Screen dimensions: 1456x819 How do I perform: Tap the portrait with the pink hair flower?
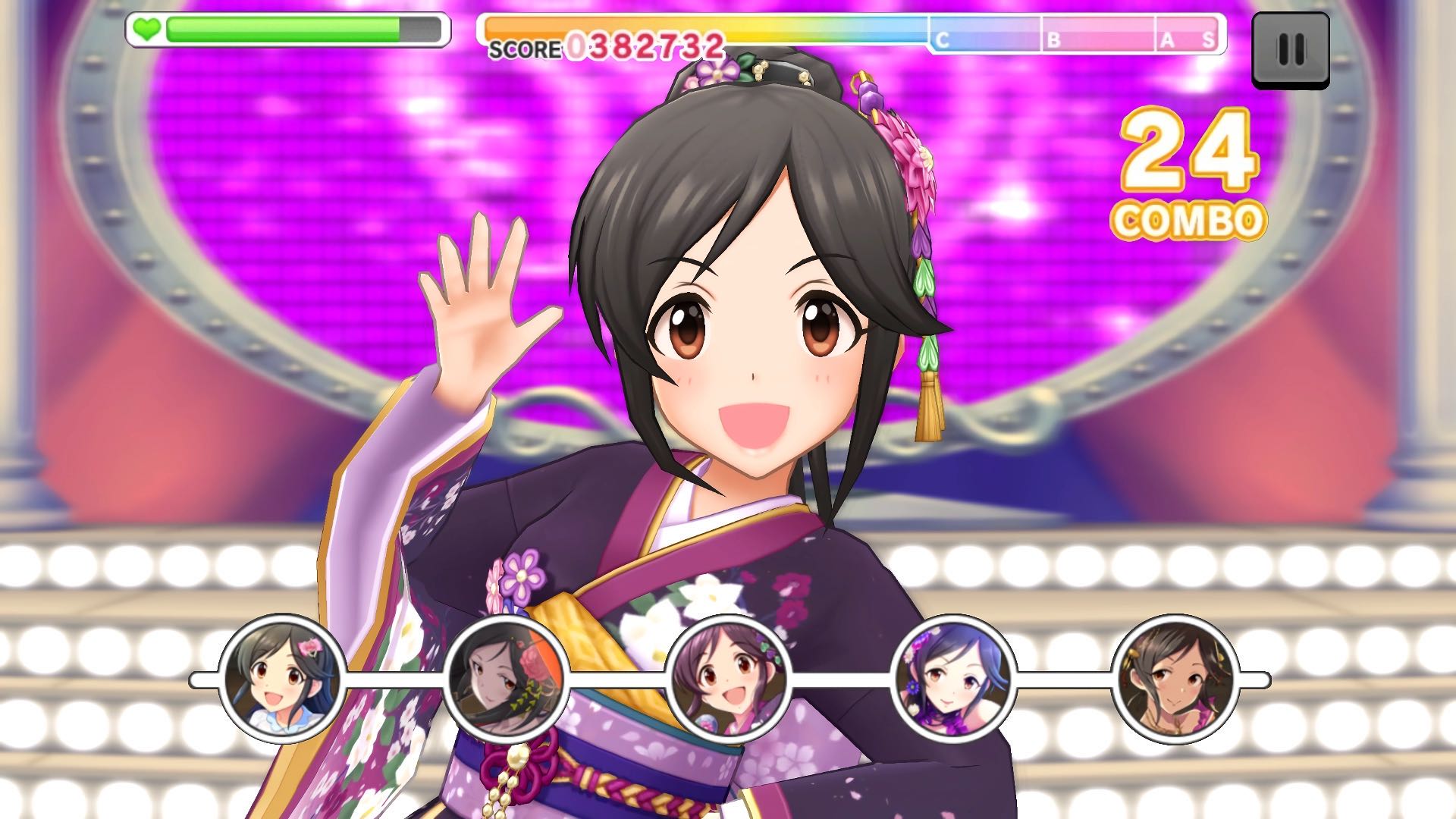[282, 679]
